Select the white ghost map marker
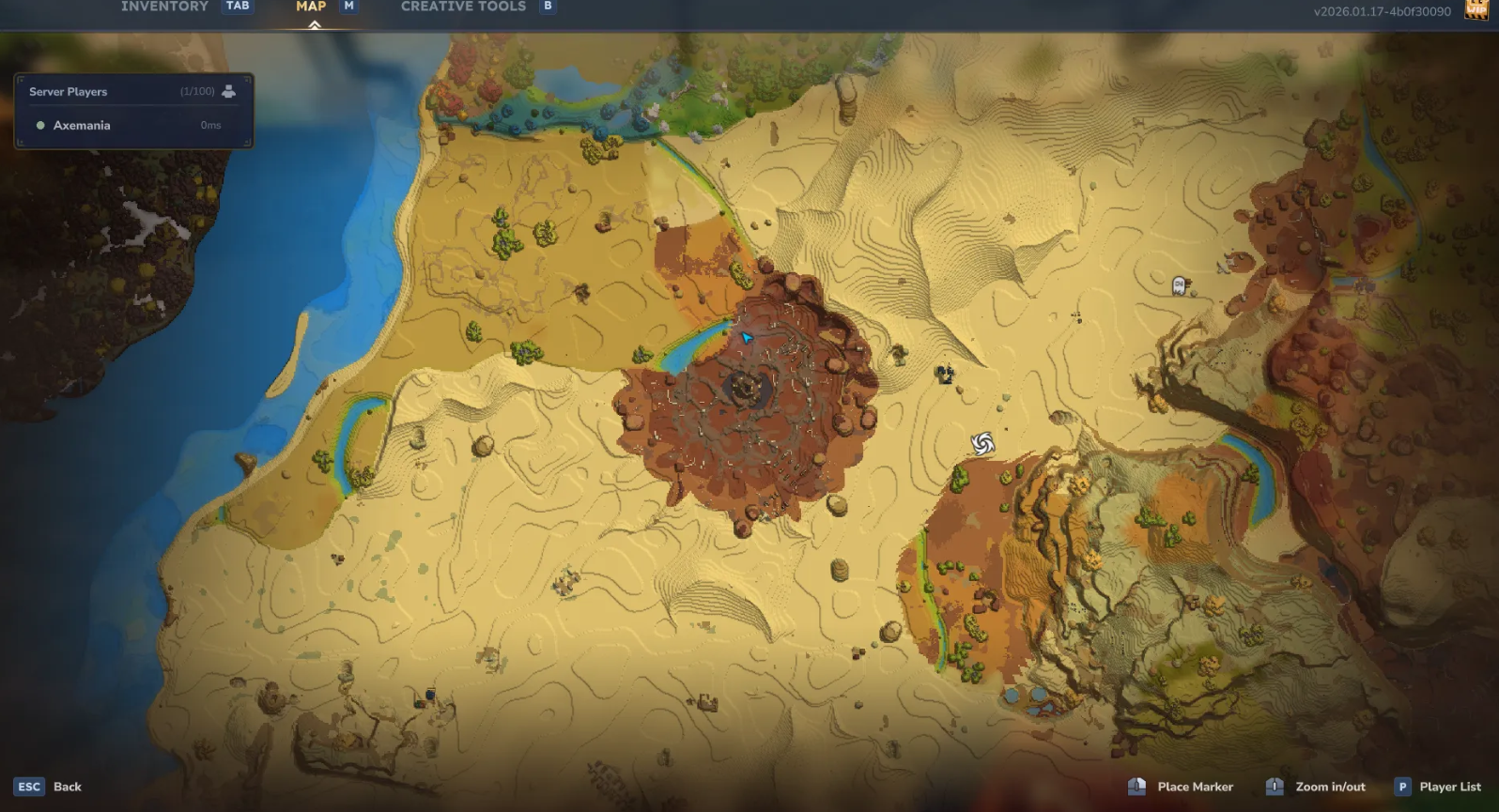 pos(1179,285)
